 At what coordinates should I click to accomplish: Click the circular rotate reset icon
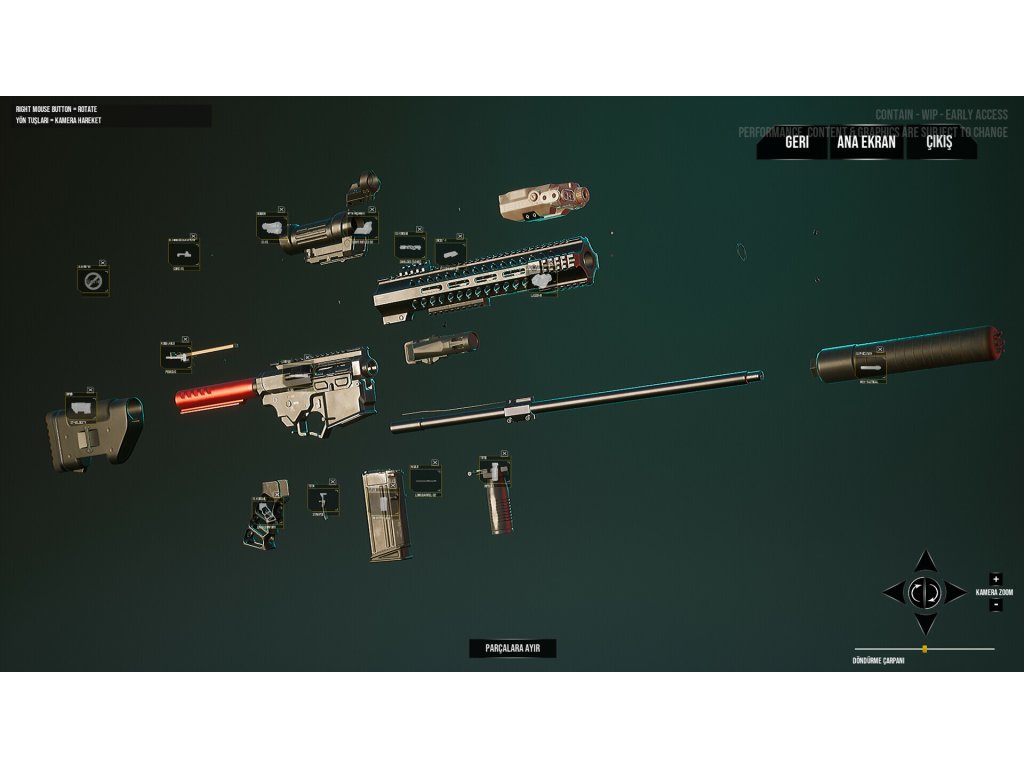tap(925, 592)
